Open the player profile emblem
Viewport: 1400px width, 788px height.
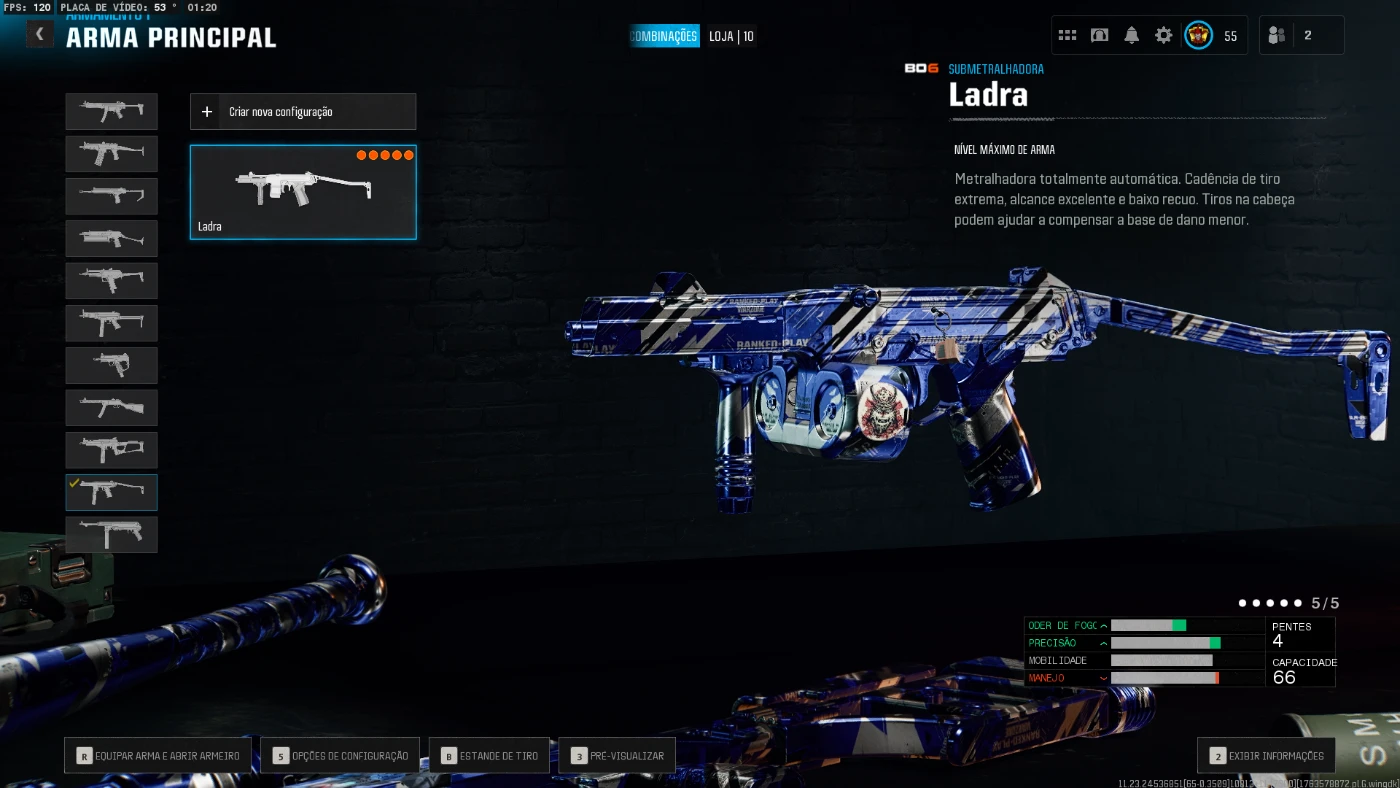[x=1198, y=35]
